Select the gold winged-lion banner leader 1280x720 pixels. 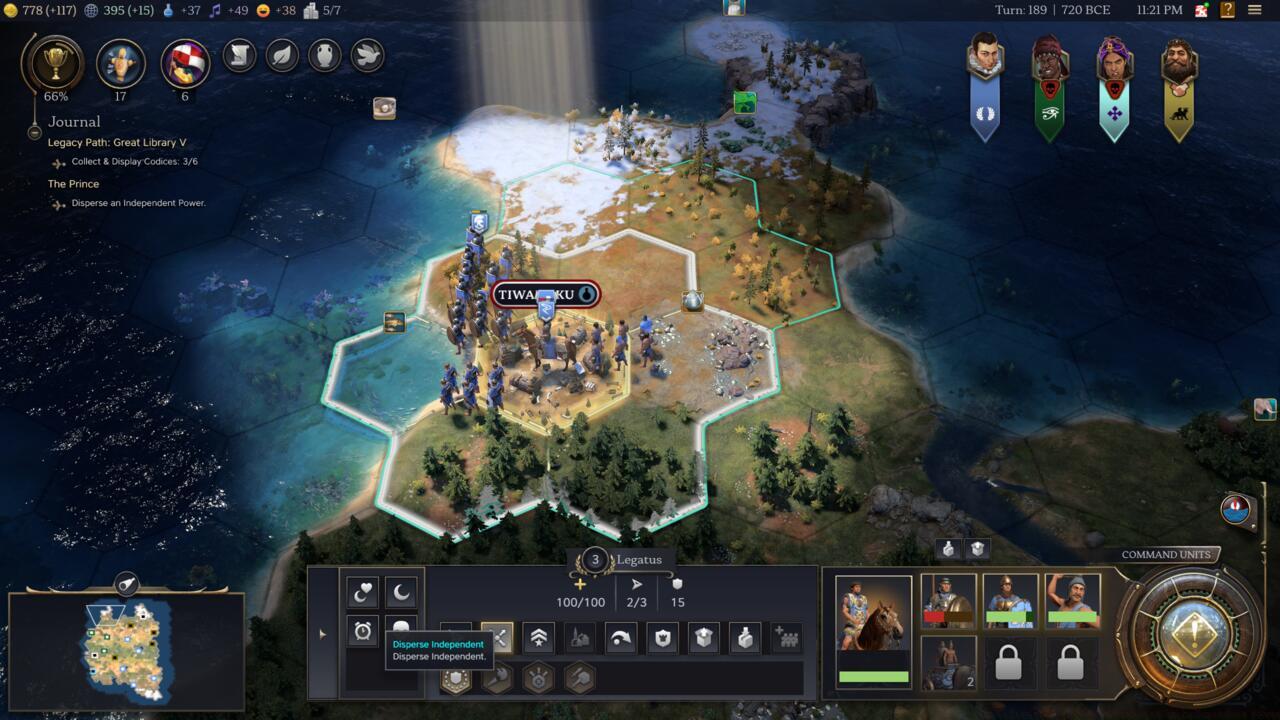[x=1179, y=86]
